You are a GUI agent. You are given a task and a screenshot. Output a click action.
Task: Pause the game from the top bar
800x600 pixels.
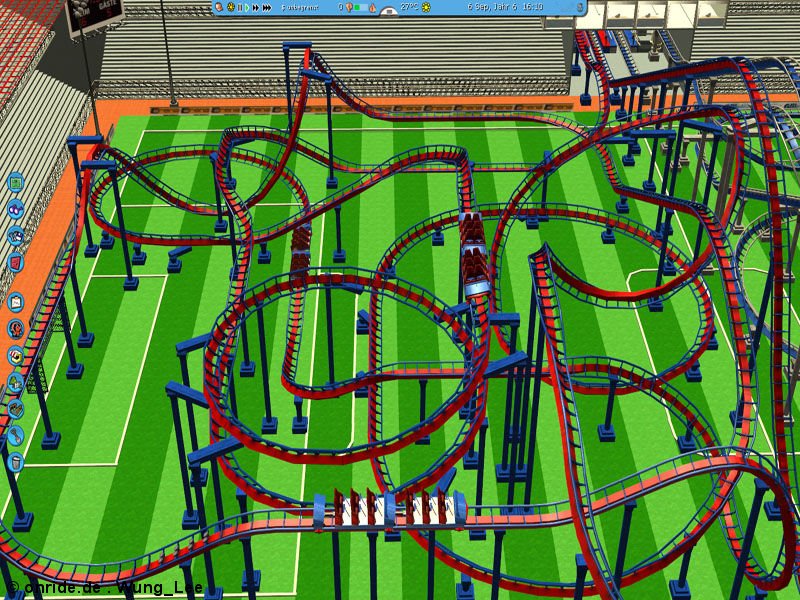(239, 7)
